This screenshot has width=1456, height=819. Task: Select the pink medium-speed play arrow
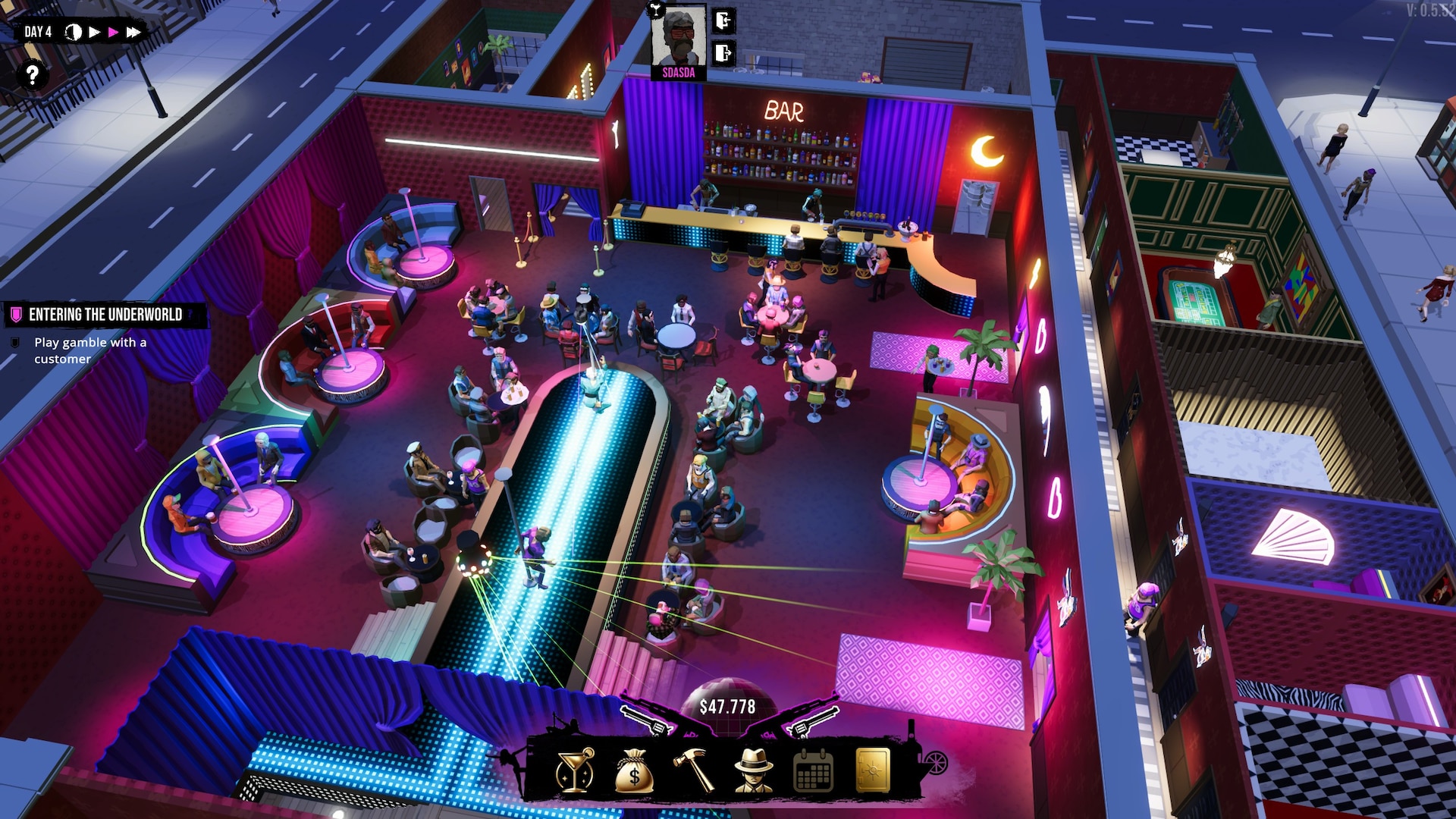(x=114, y=32)
